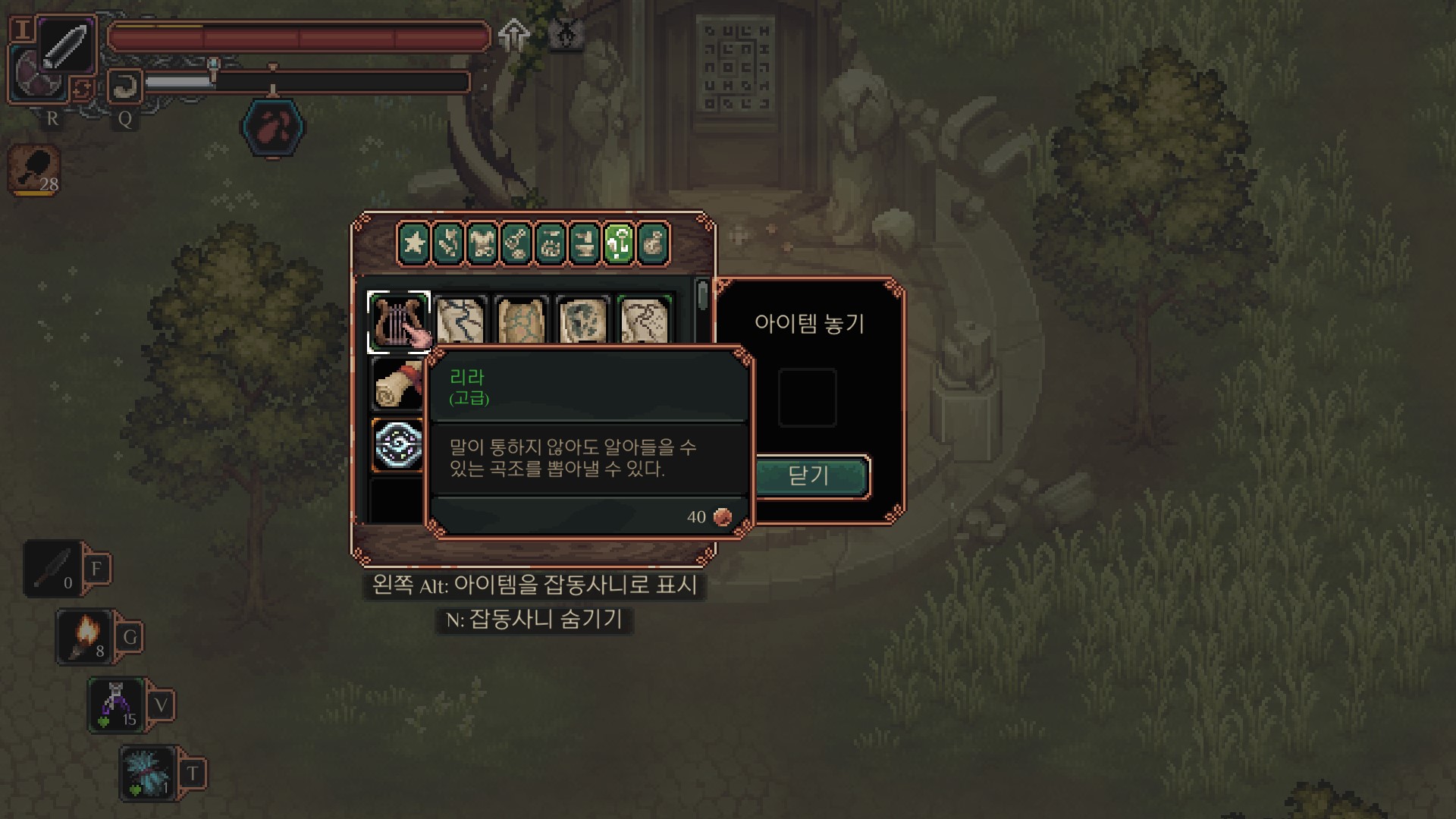Click the drumstick food counter icon

pyautogui.click(x=35, y=170)
